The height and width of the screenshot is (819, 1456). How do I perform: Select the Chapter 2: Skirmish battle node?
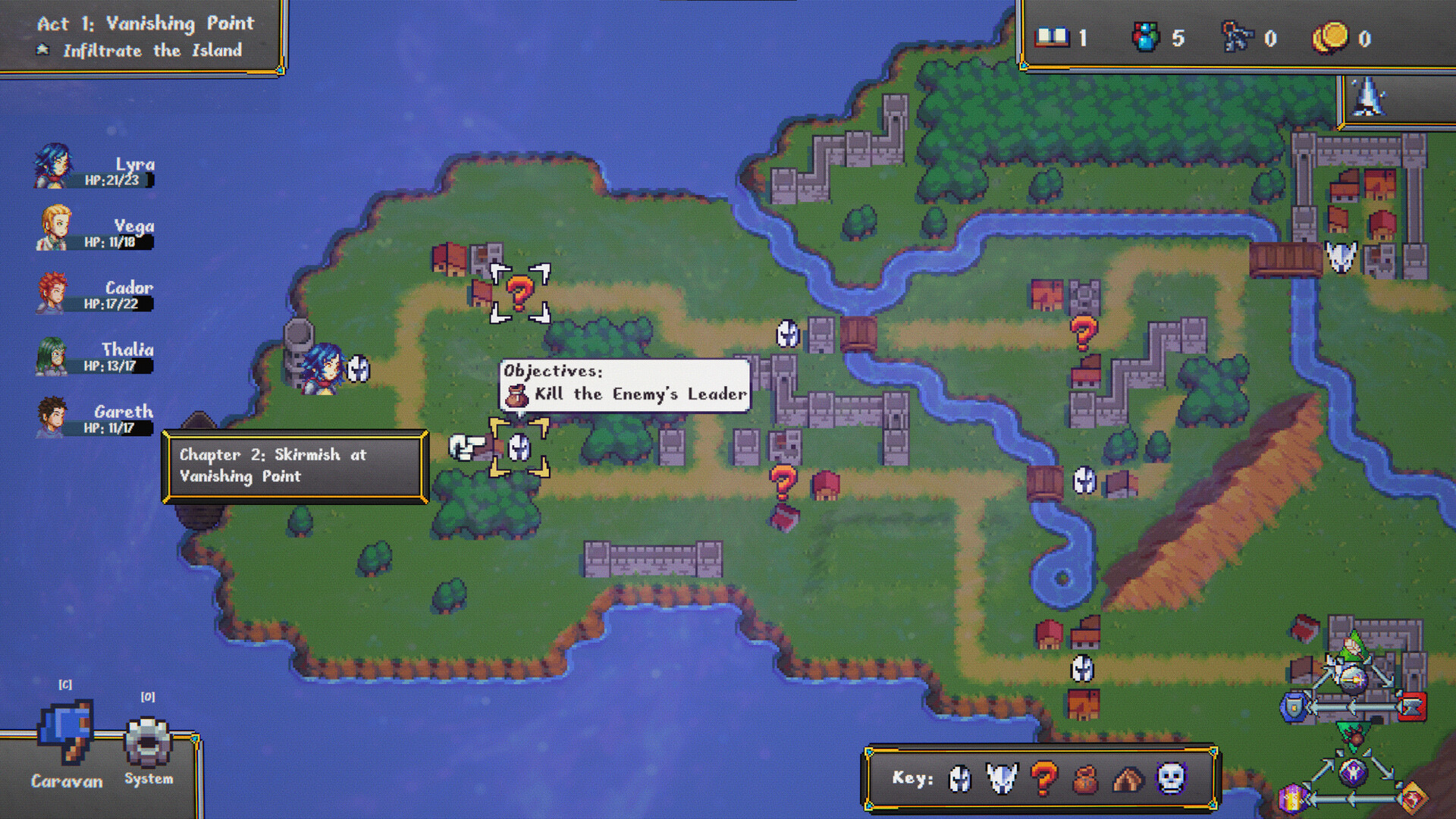(x=520, y=447)
